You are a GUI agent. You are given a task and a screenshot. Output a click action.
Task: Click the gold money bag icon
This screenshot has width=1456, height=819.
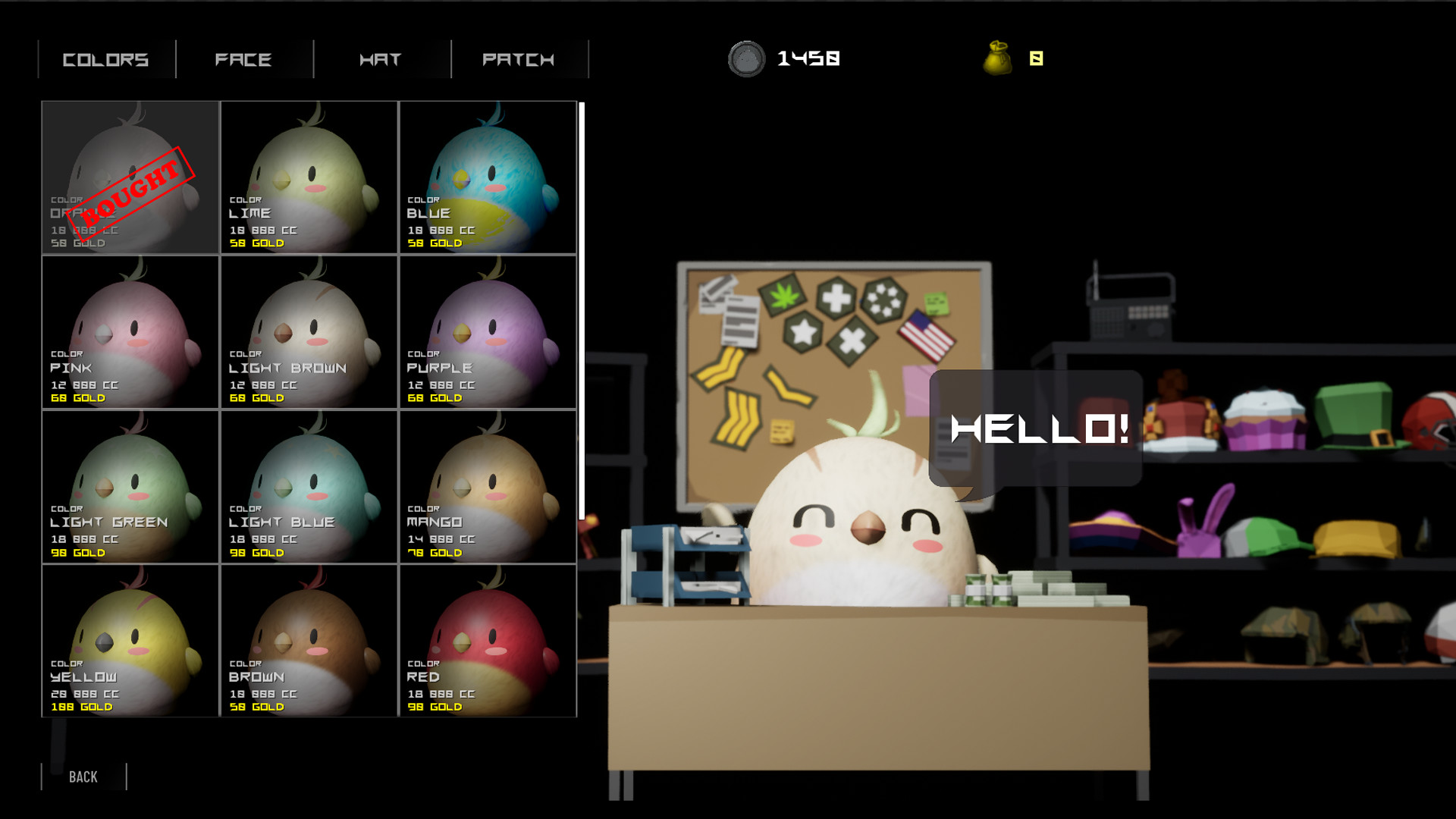click(997, 57)
